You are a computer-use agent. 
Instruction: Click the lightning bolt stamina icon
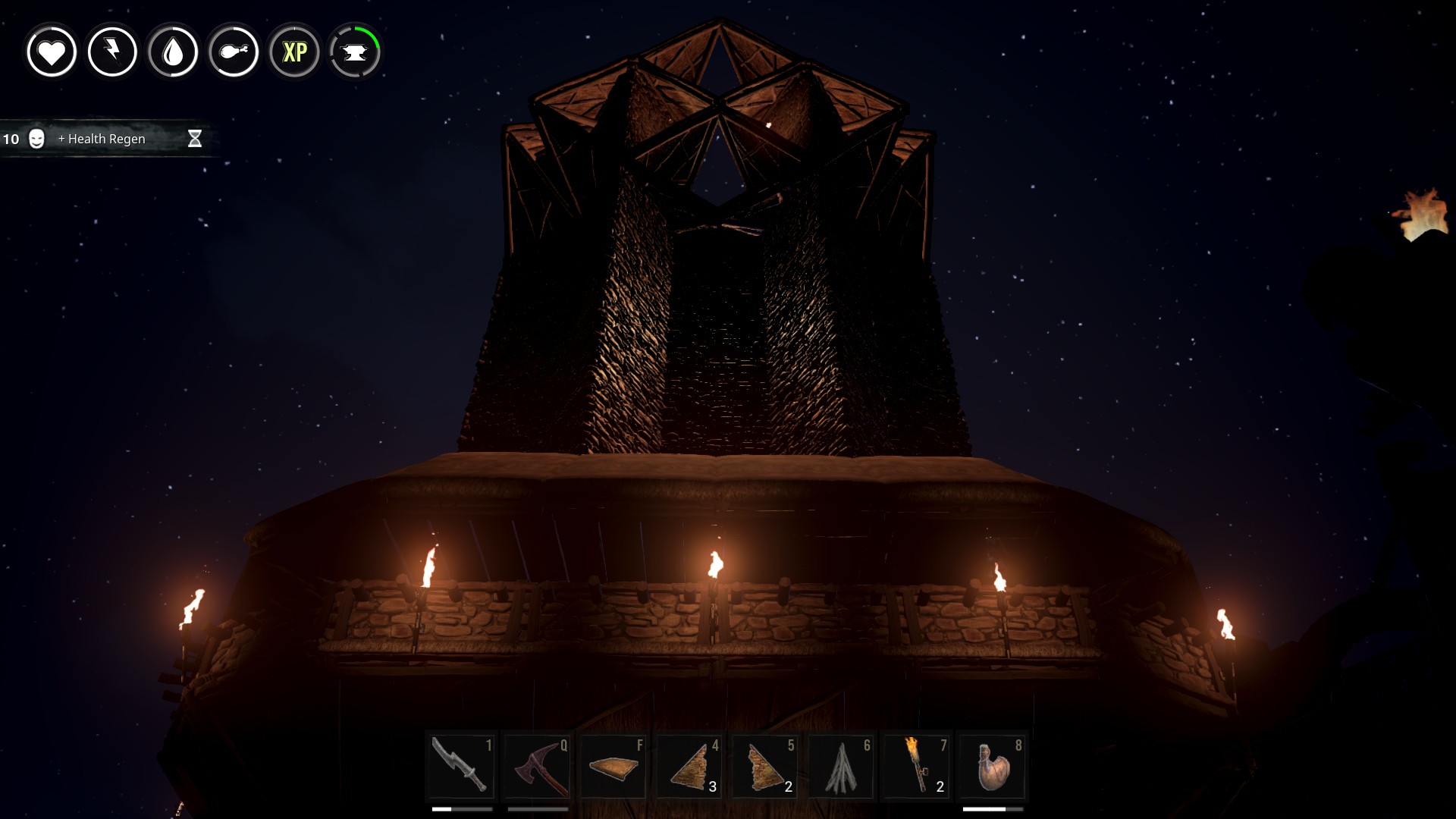(112, 52)
